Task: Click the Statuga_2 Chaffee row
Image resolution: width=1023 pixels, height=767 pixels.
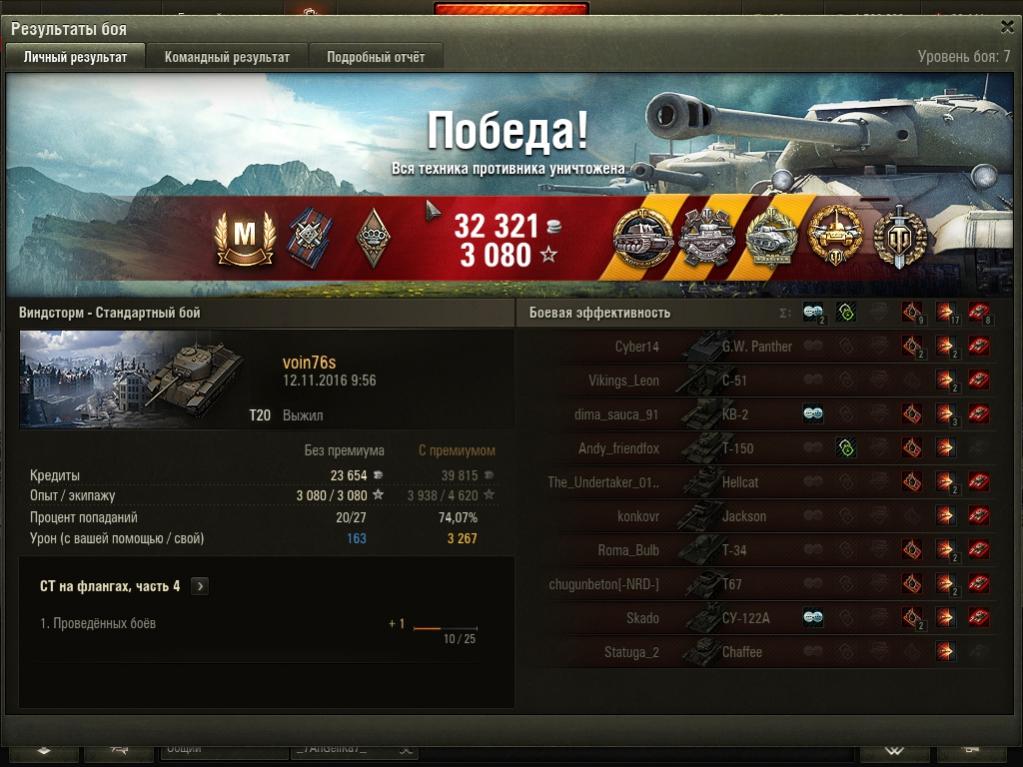Action: point(760,653)
